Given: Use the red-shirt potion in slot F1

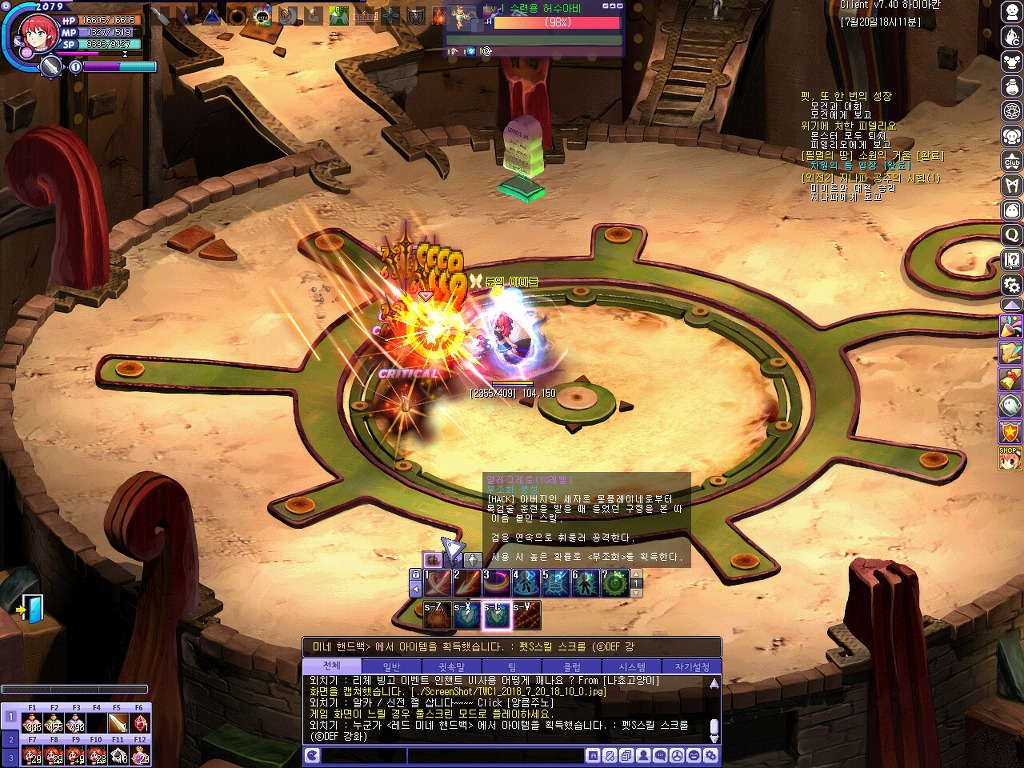Looking at the screenshot, I should tap(32, 723).
